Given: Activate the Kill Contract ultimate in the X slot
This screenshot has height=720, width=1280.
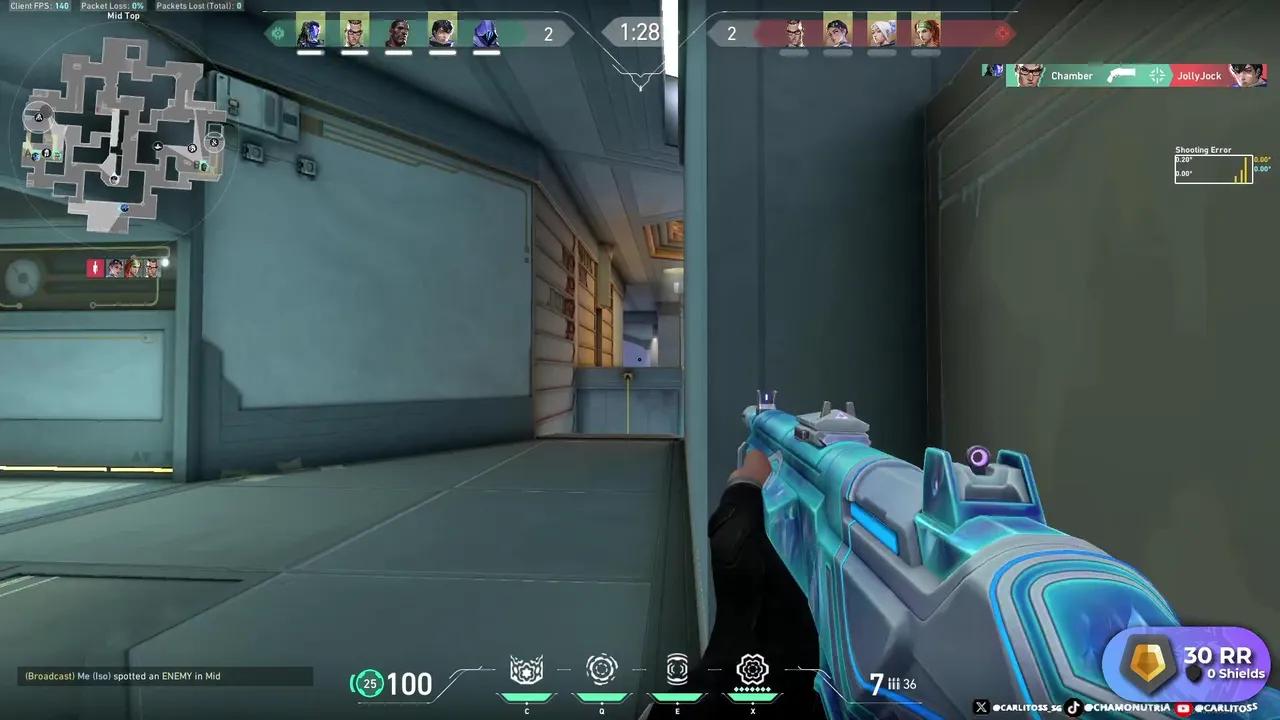Looking at the screenshot, I should pyautogui.click(x=753, y=670).
